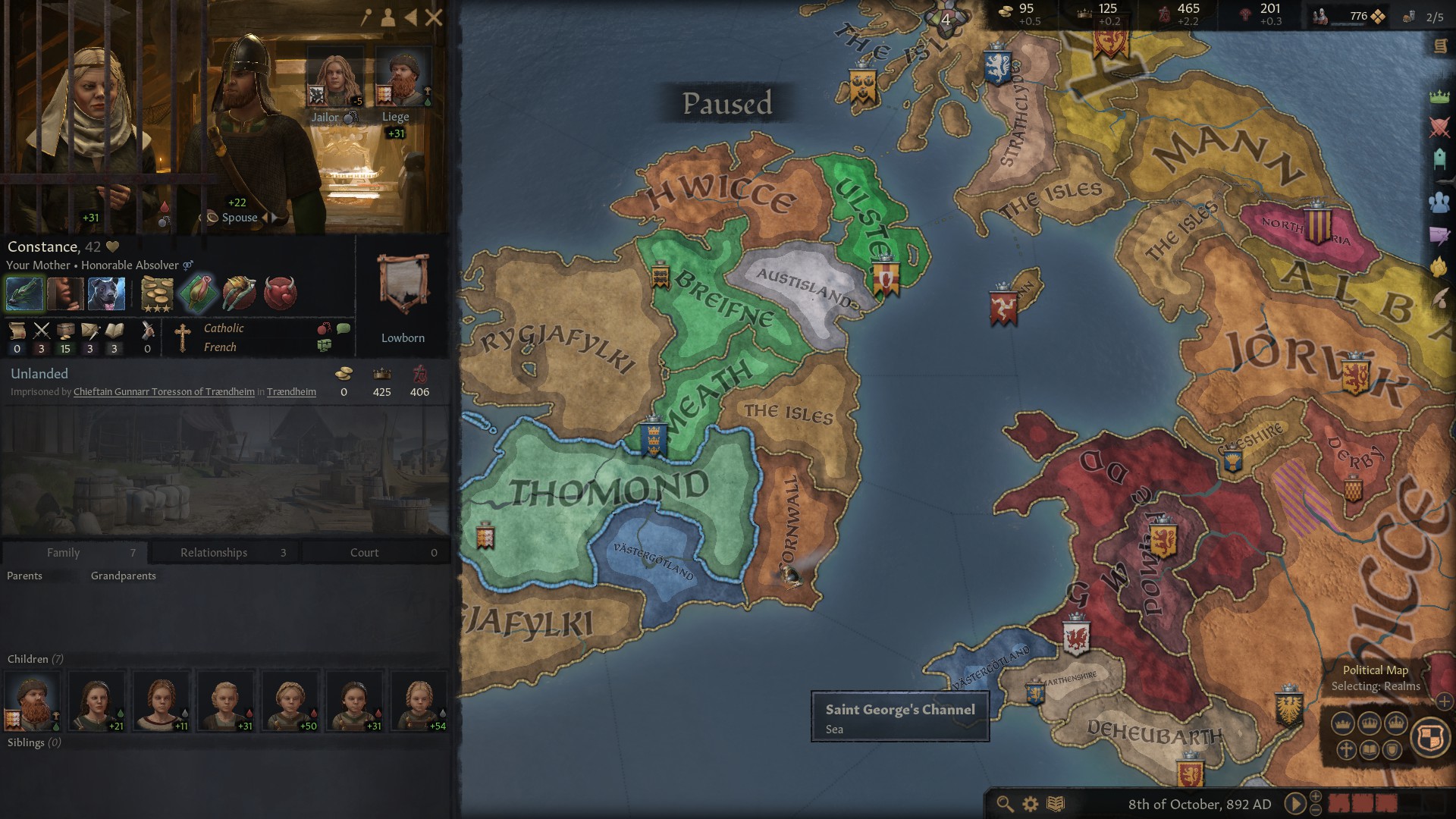The width and height of the screenshot is (1456, 819).
Task: Open the green crown Realm menu
Action: pyautogui.click(x=1439, y=96)
